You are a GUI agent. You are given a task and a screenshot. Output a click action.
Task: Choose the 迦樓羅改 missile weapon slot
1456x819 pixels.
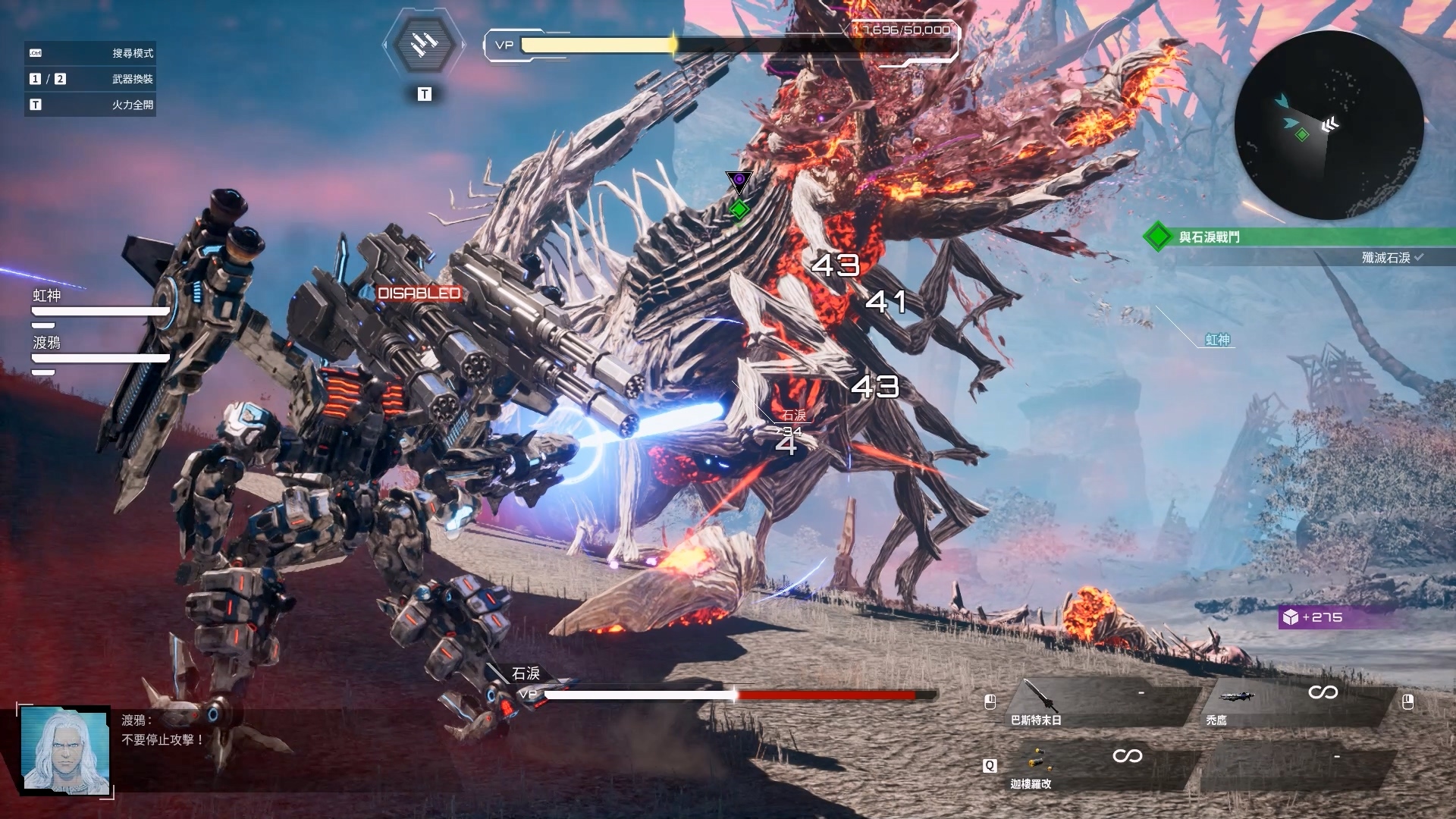click(x=1092, y=766)
